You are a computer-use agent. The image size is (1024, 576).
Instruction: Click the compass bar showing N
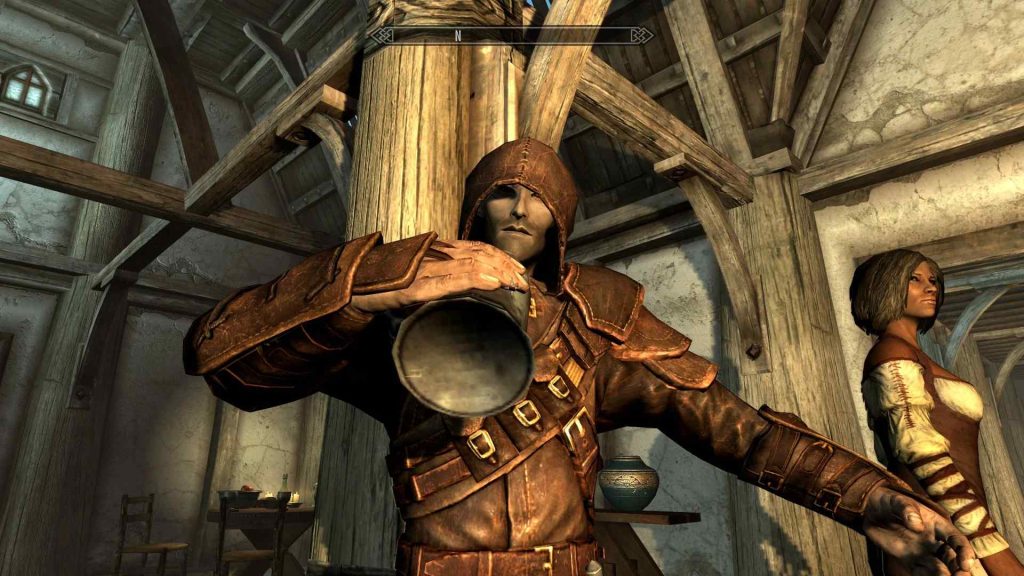tap(511, 35)
